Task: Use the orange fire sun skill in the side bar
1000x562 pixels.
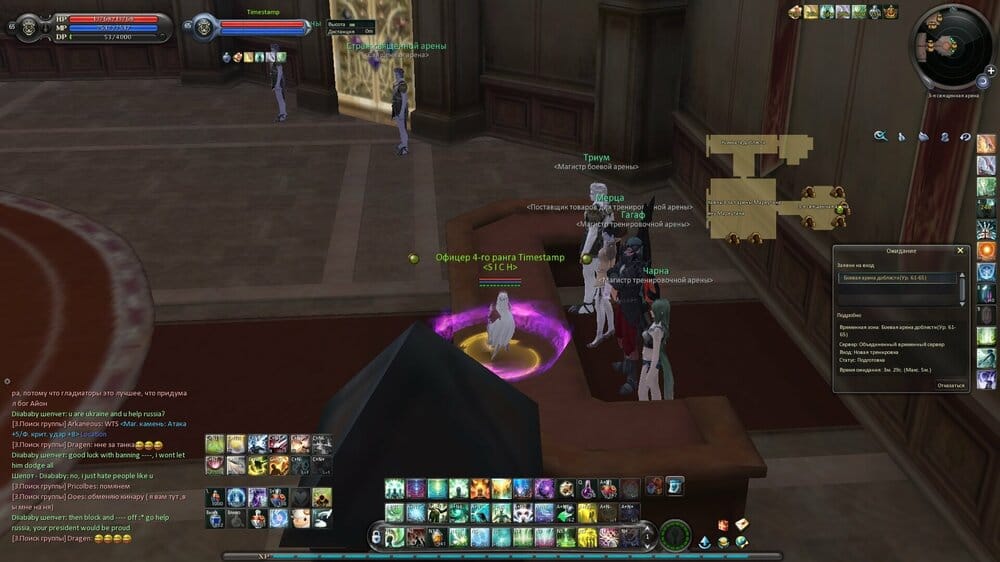Action: 986,249
